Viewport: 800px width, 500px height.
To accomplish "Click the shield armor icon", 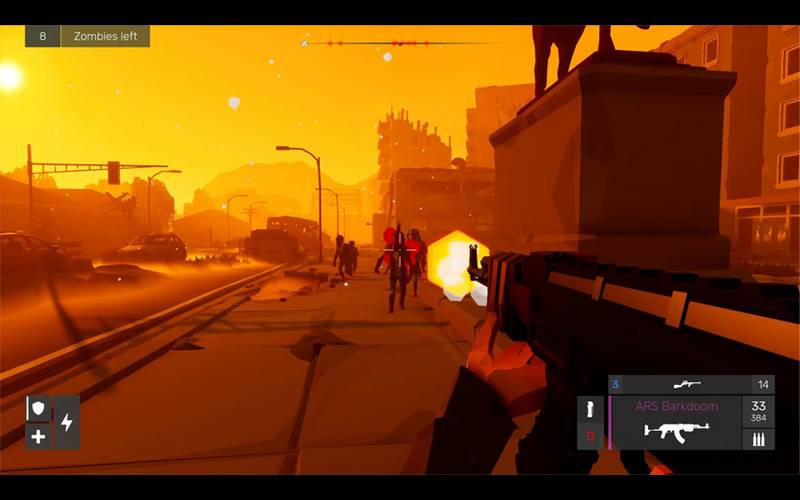I will pos(39,409).
